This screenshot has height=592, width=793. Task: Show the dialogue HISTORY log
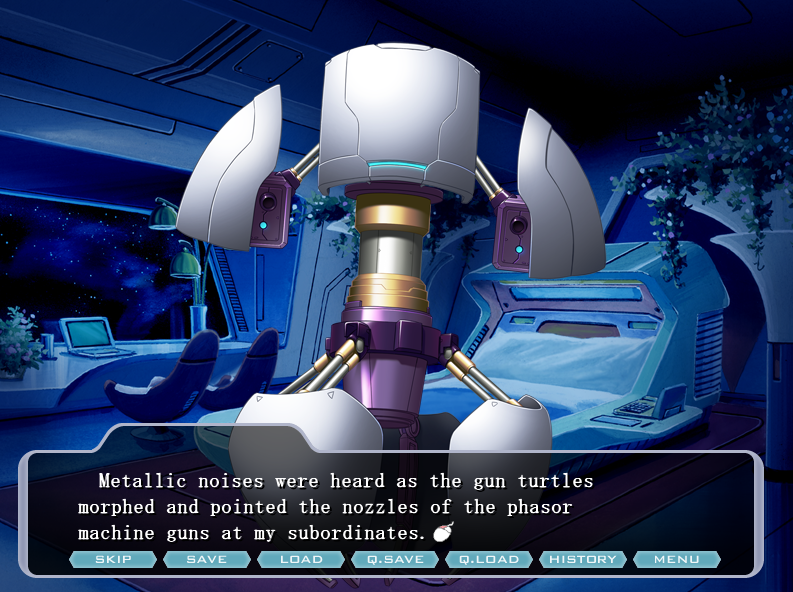tap(583, 559)
